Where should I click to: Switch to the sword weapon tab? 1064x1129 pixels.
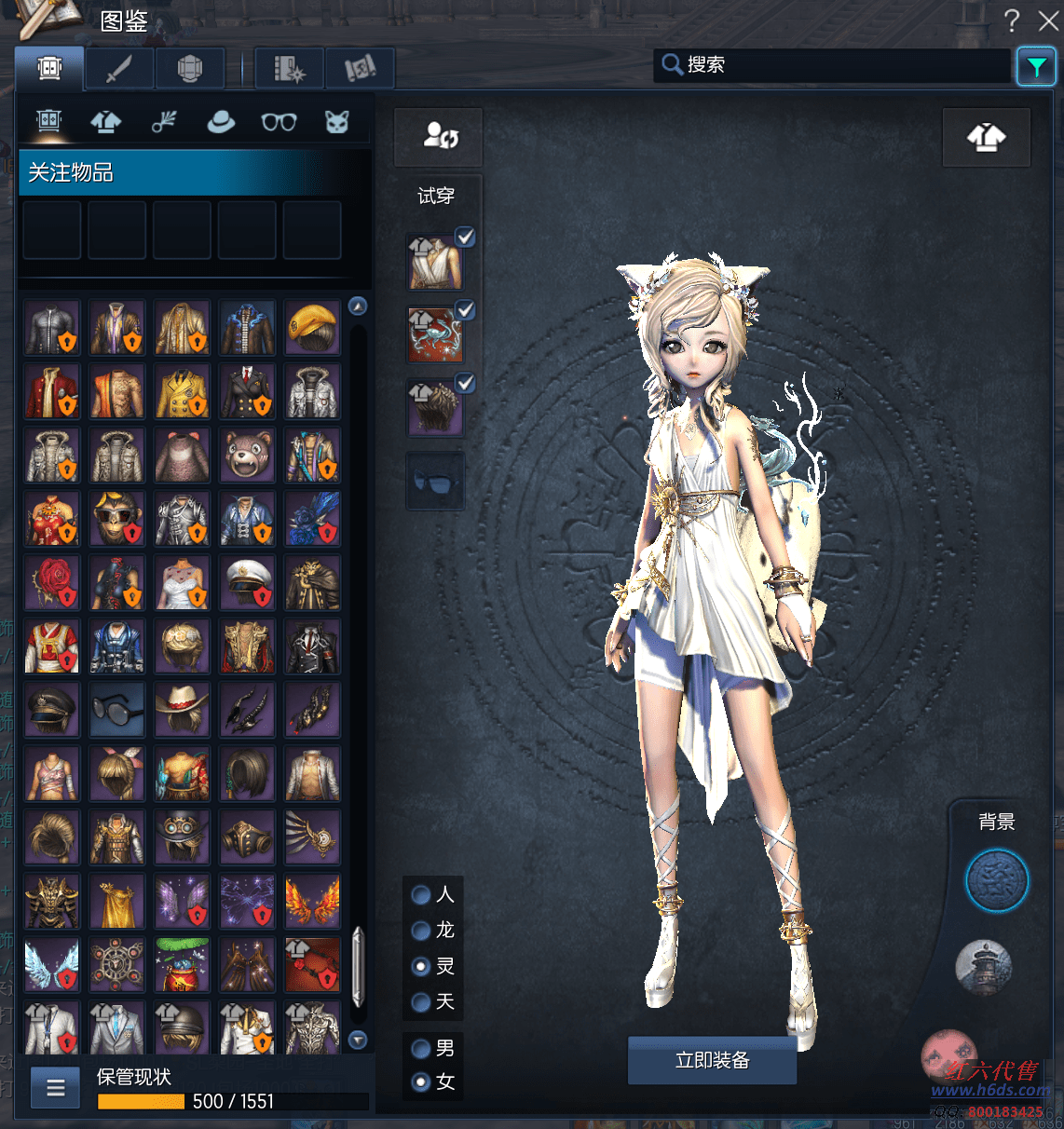119,68
